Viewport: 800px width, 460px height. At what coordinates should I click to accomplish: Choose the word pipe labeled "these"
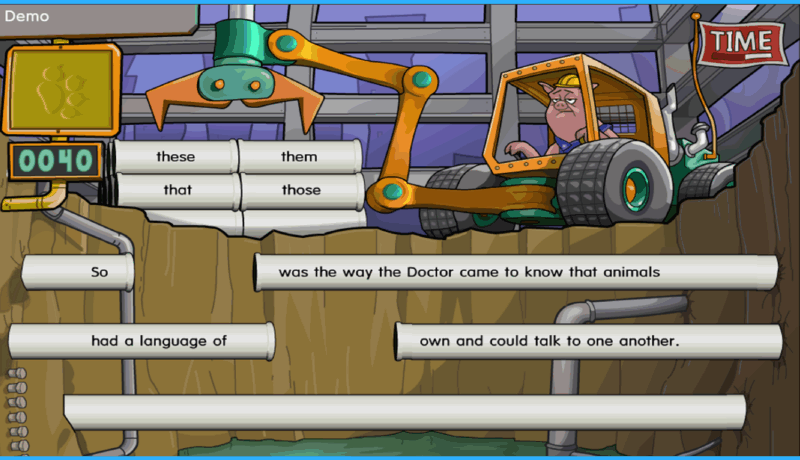176,157
